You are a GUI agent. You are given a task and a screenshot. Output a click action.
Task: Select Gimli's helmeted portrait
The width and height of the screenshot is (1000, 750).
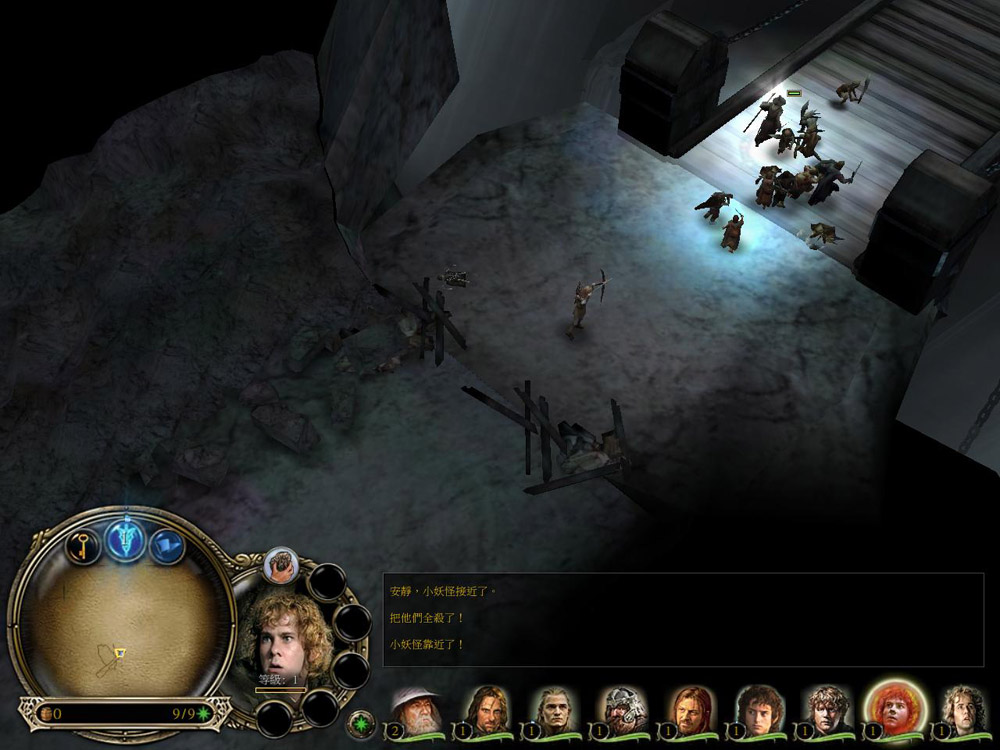(622, 711)
